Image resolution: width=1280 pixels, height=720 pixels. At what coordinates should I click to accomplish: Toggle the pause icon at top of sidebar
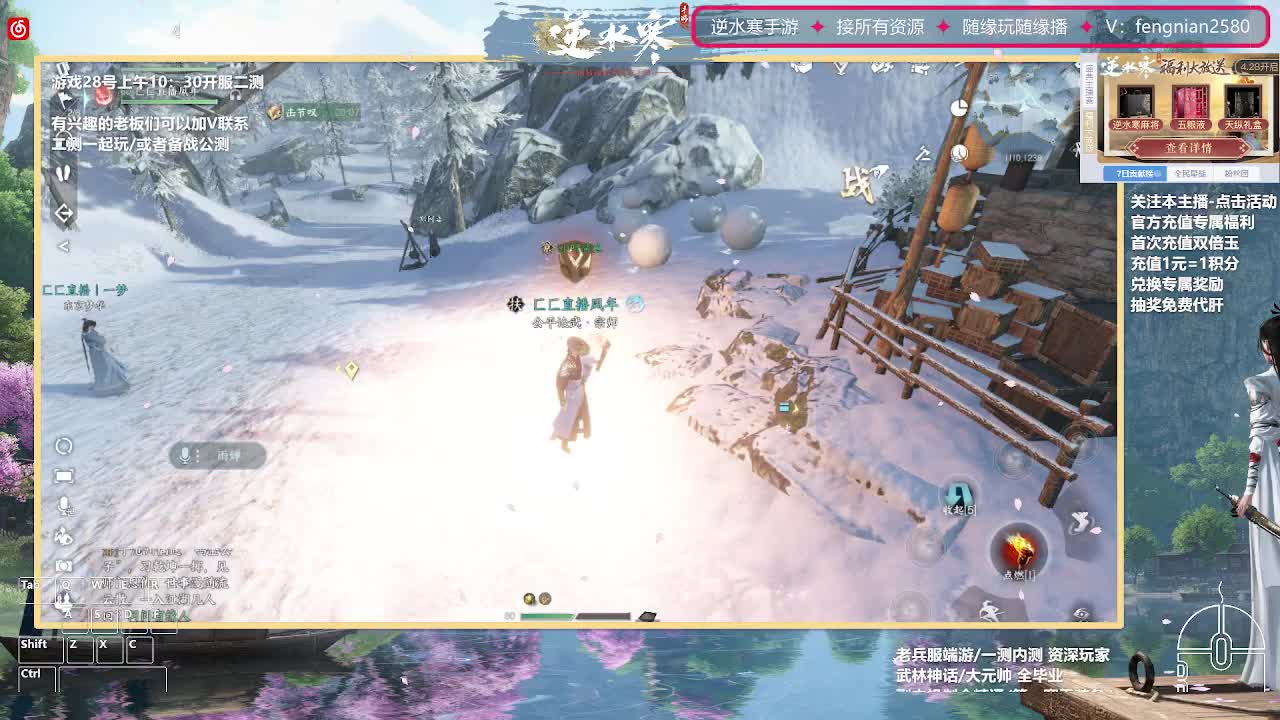point(64,173)
